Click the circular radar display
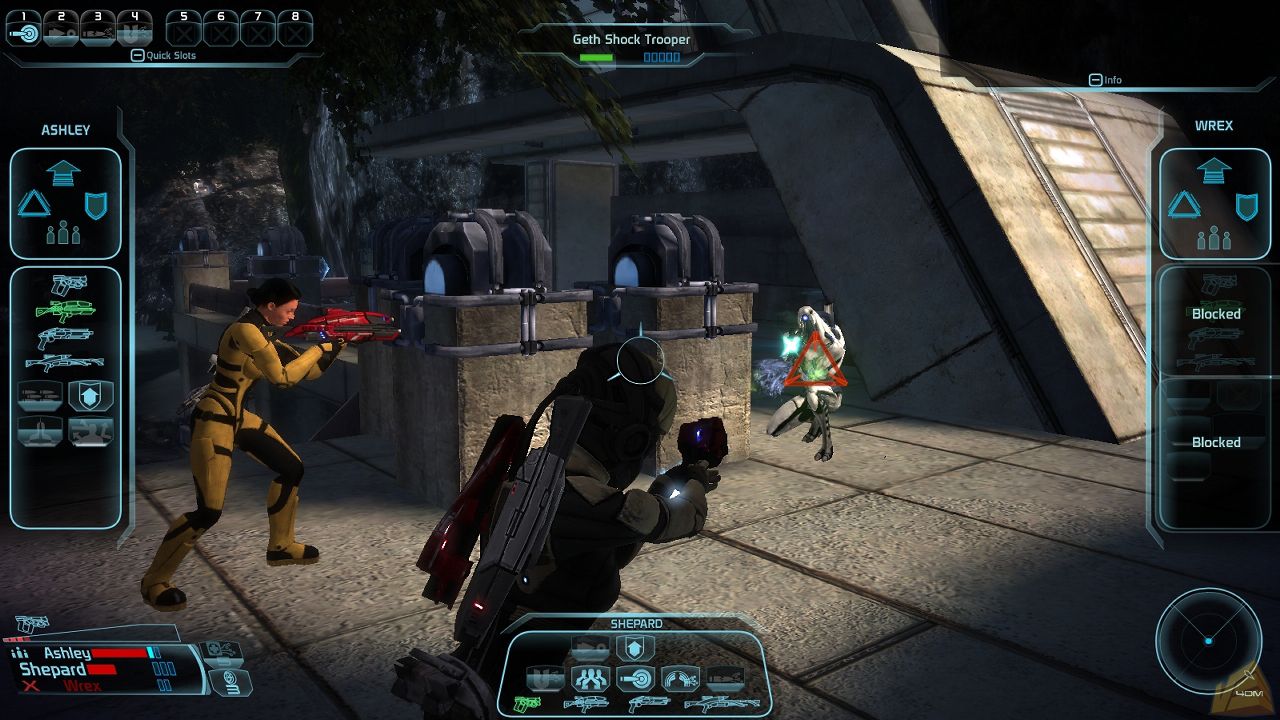The image size is (1280, 720). coord(1208,640)
